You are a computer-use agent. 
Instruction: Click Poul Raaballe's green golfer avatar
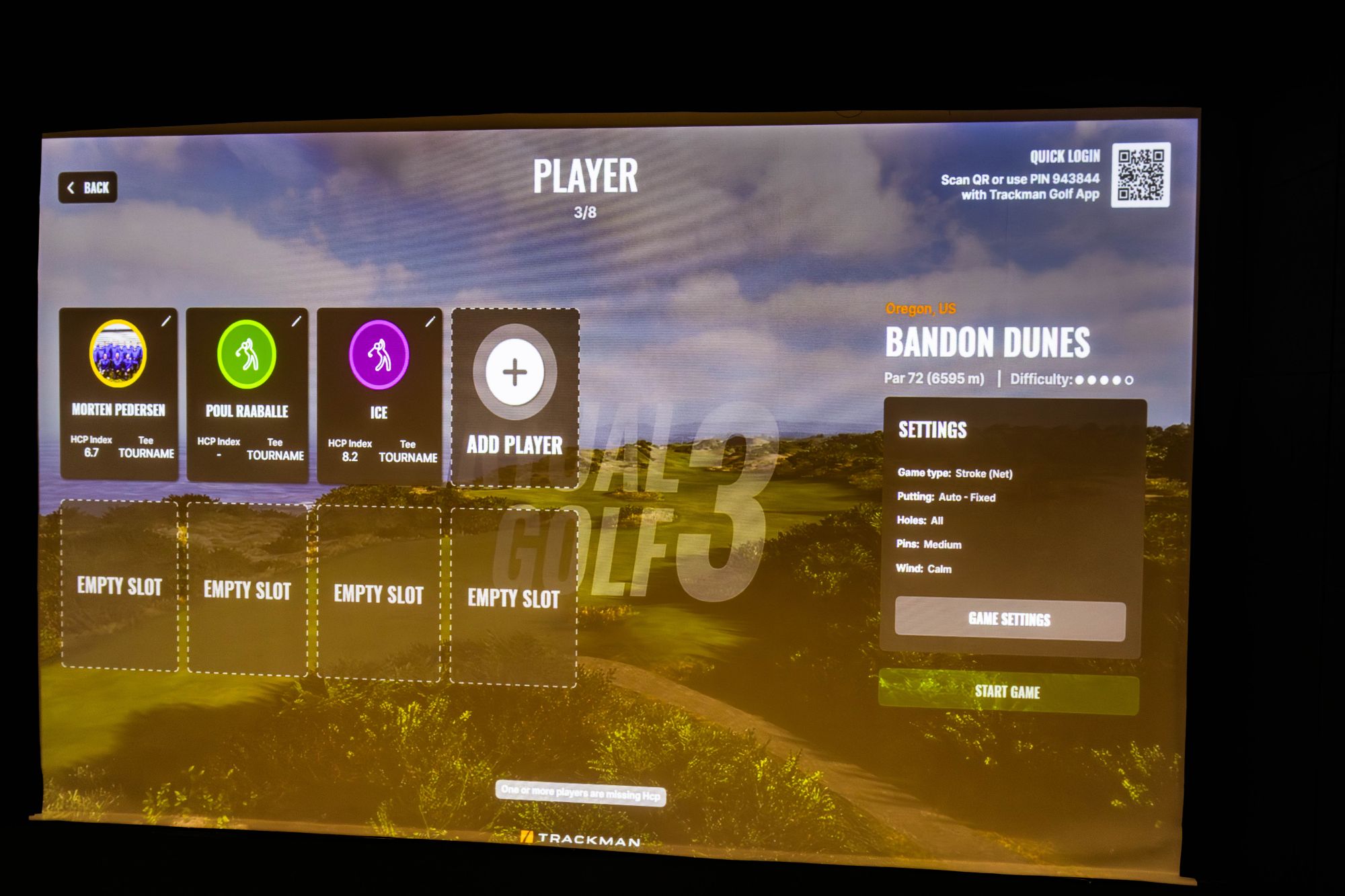247,354
